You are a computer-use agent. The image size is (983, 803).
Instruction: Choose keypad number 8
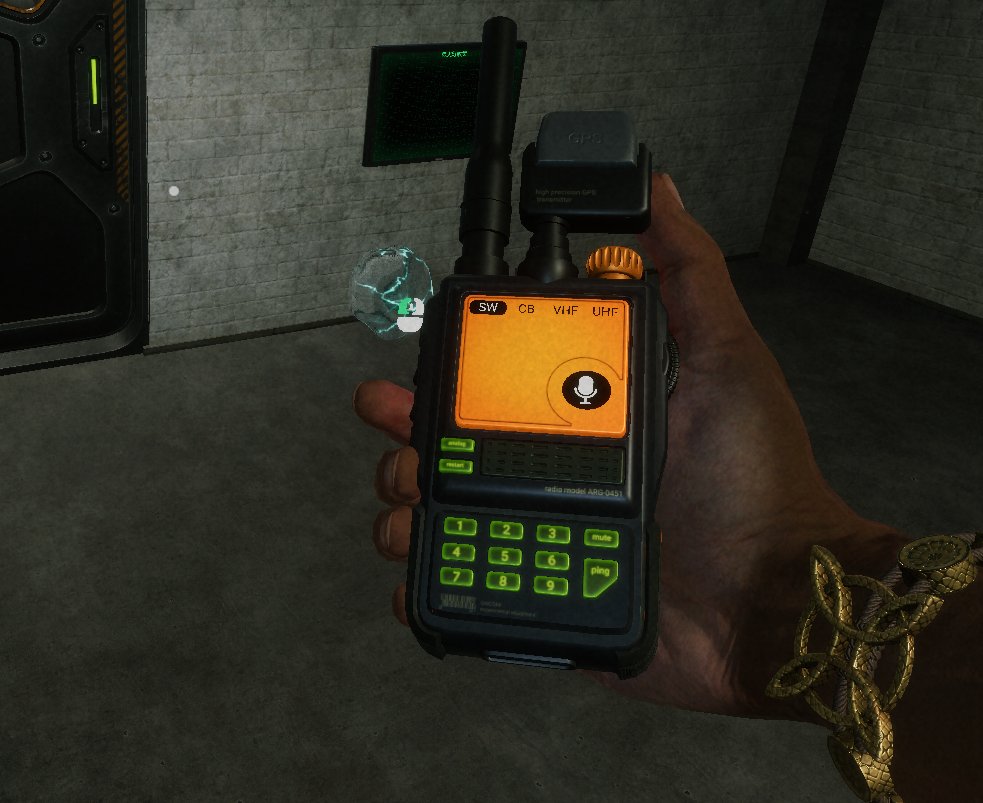[x=503, y=581]
